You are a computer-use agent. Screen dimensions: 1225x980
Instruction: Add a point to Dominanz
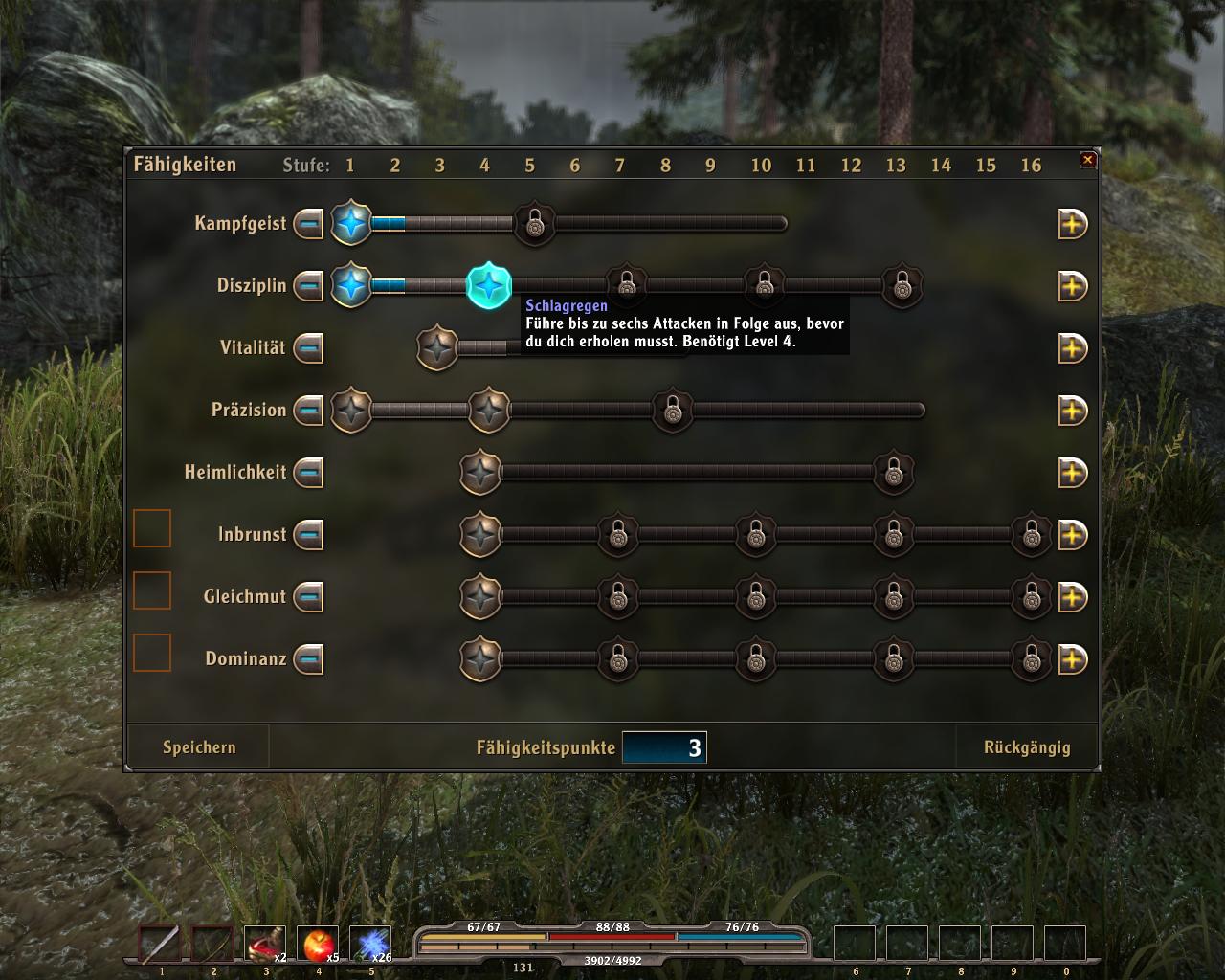point(1072,659)
